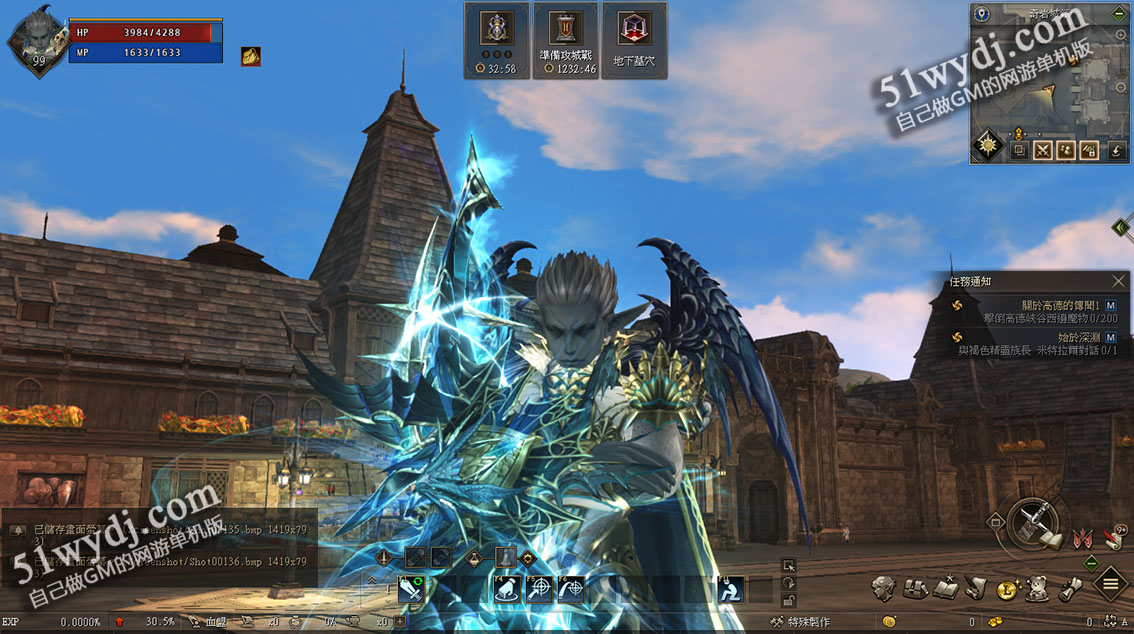
Task: Select the underground tomb (地下墓穴) event icon
Action: click(634, 40)
